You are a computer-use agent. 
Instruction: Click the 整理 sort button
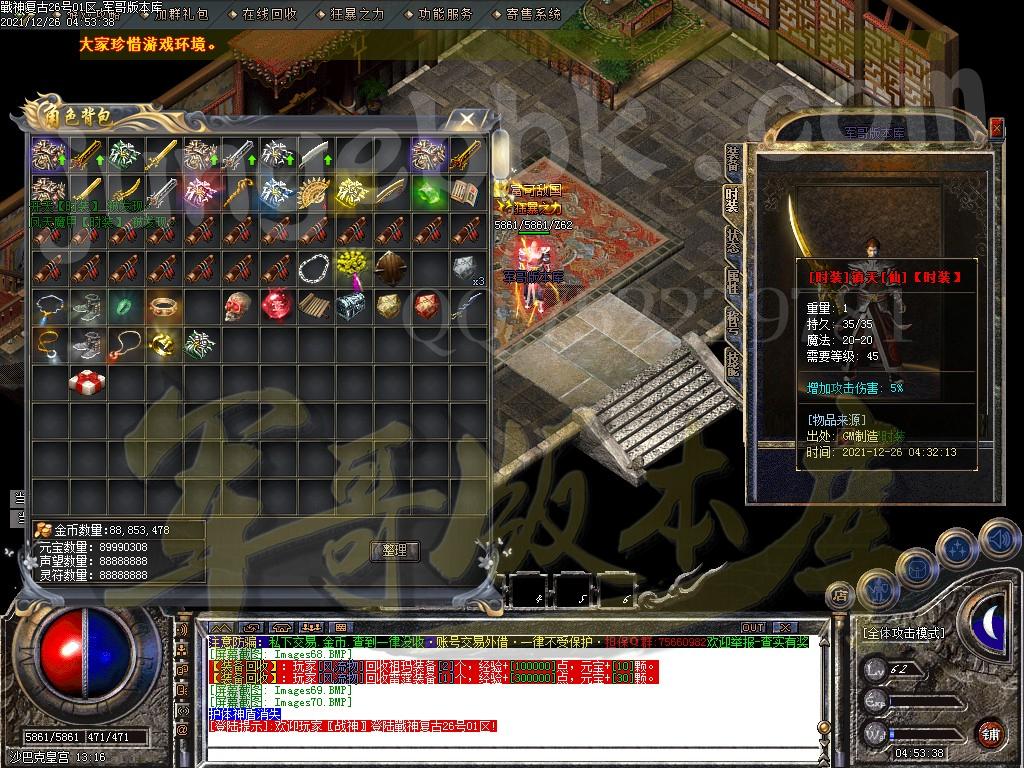pyautogui.click(x=395, y=550)
